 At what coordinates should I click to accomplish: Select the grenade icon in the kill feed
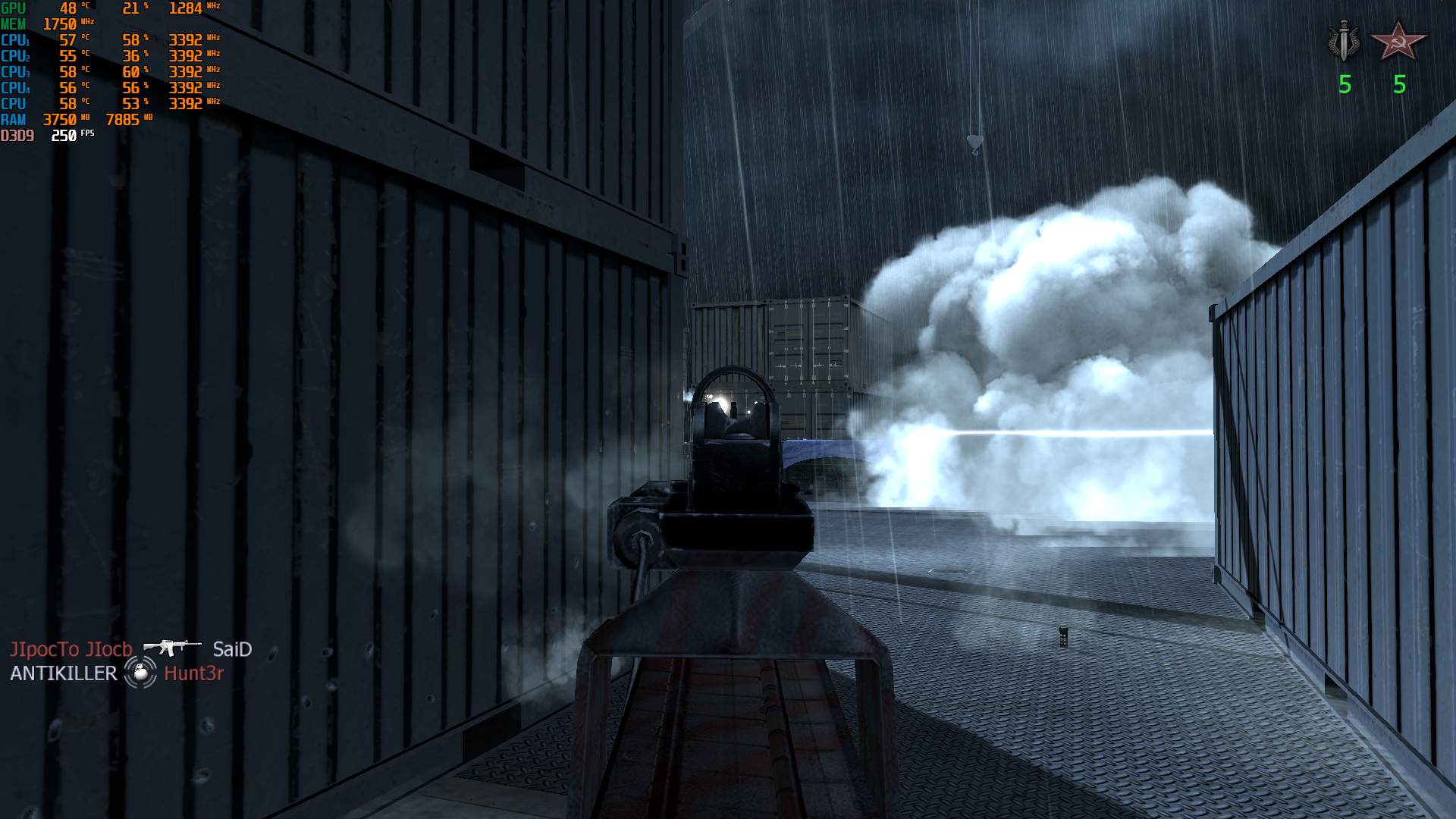coord(140,673)
